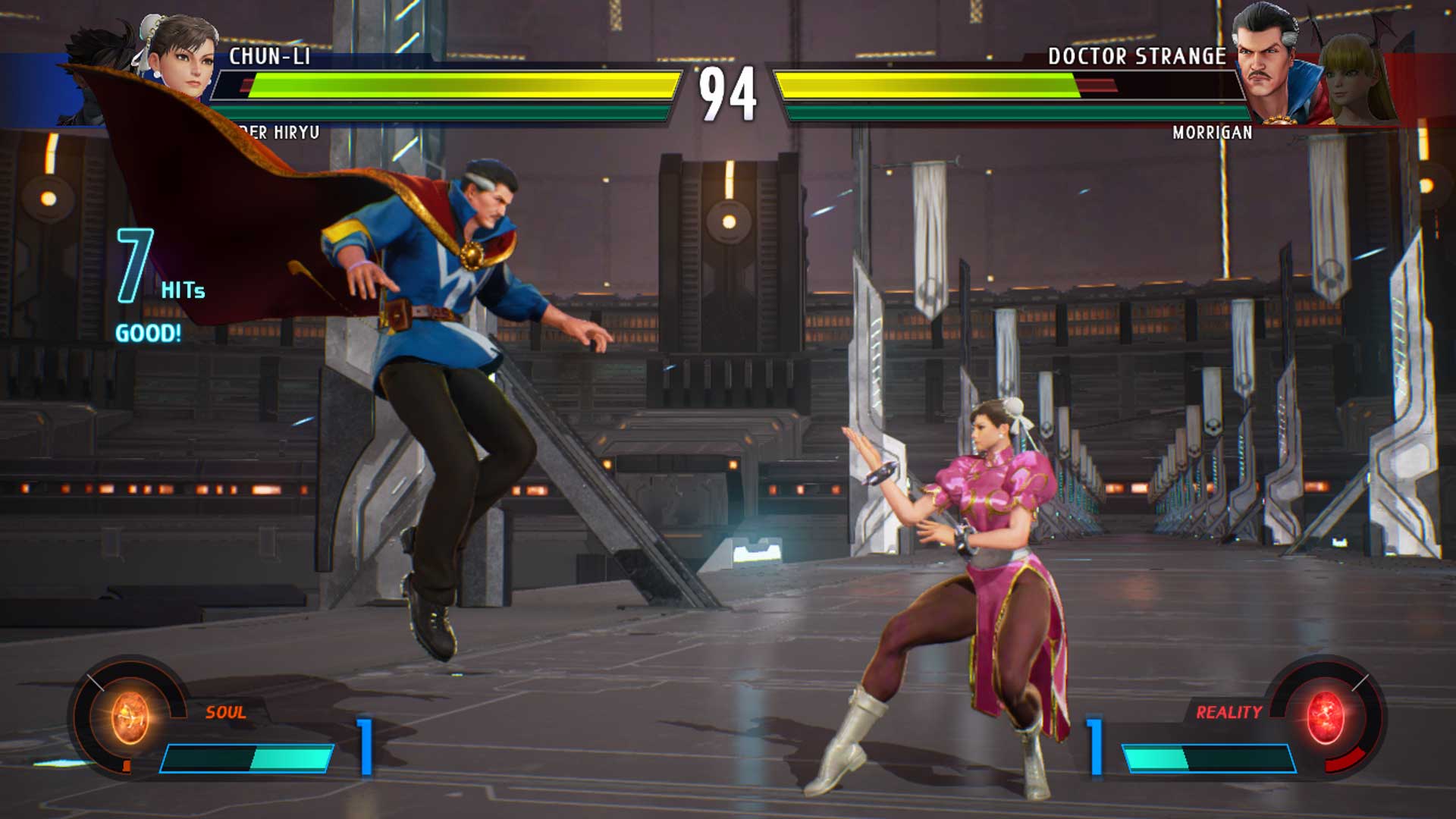Click the round timer showing 94
The height and width of the screenshot is (819, 1456).
click(x=728, y=92)
